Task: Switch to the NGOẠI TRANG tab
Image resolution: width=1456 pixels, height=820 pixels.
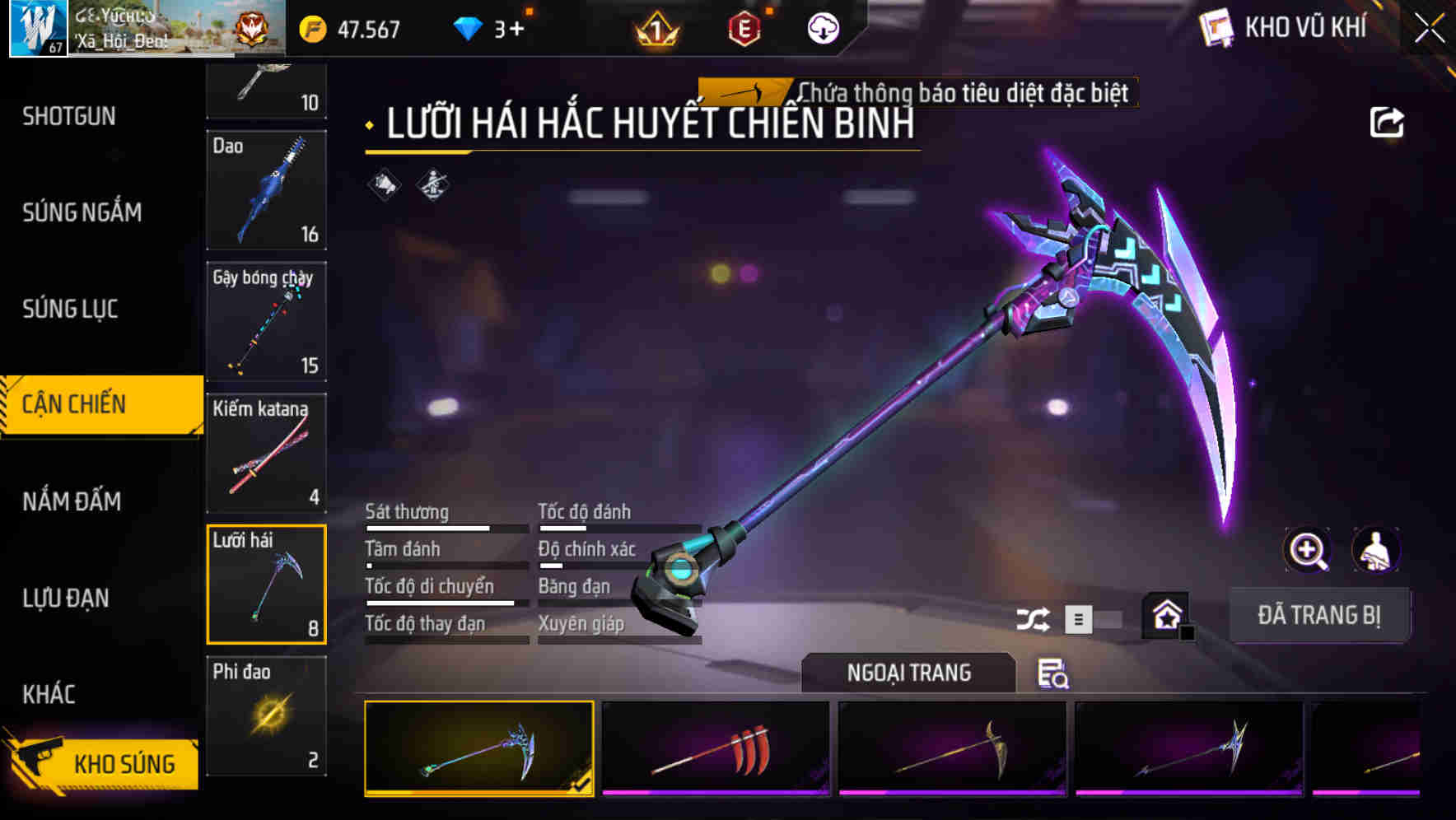Action: 908,672
